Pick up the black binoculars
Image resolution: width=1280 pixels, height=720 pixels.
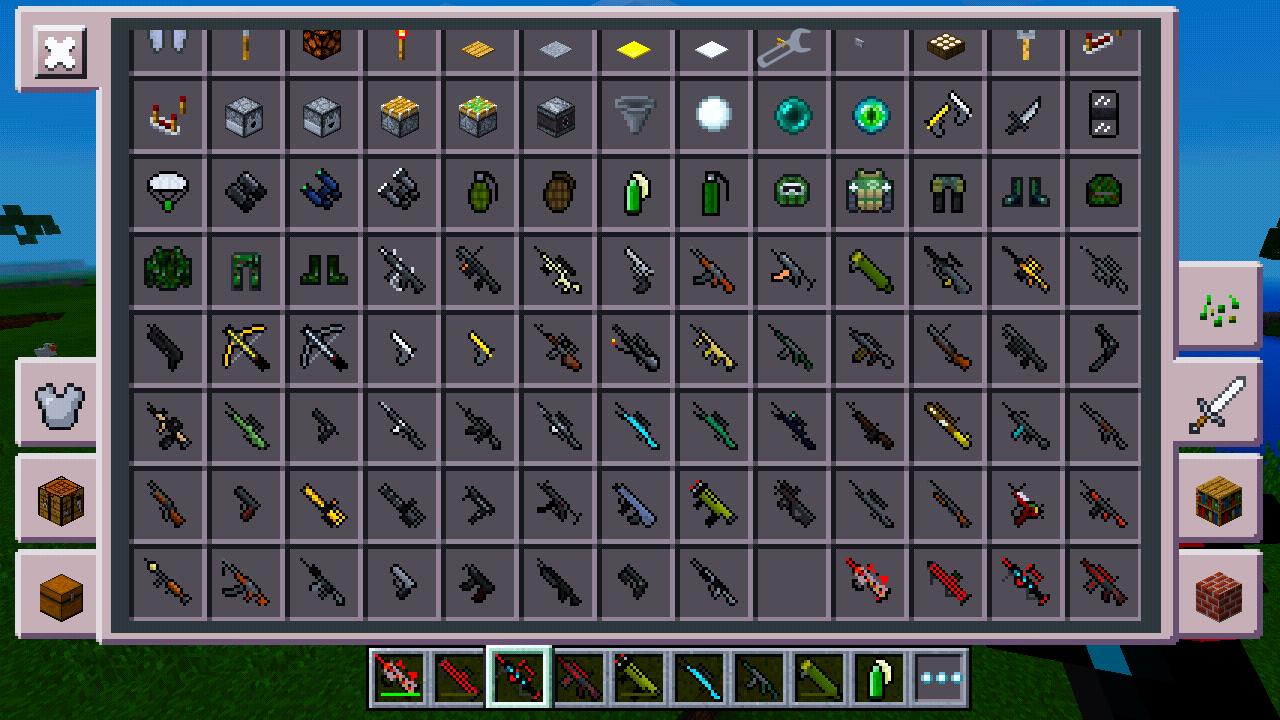[246, 192]
